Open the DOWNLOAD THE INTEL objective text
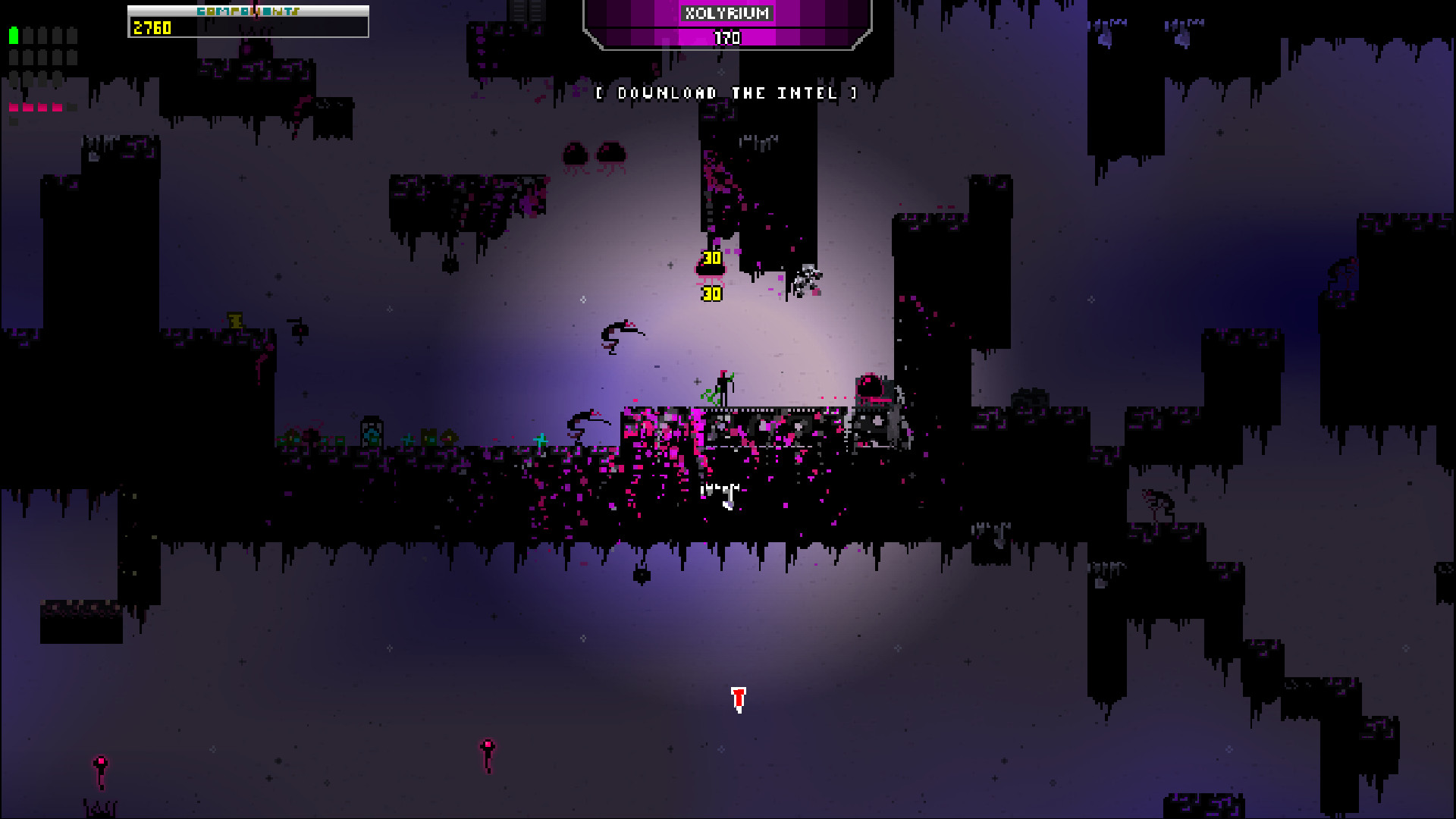 pyautogui.click(x=726, y=93)
